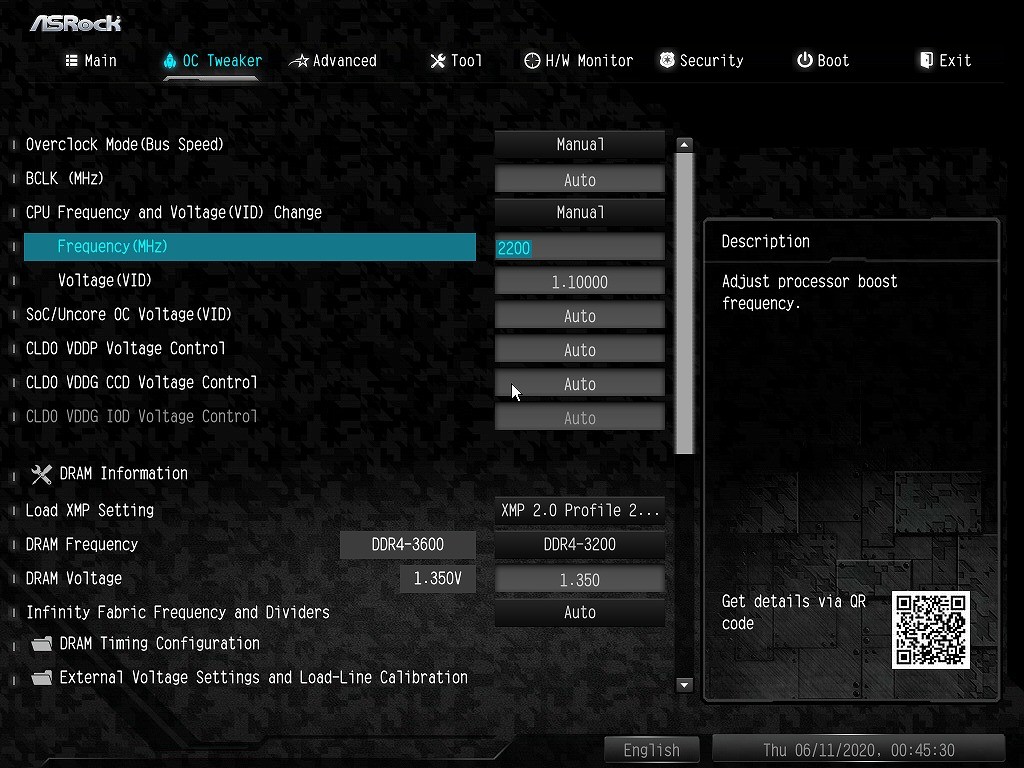Viewport: 1024px width, 768px height.
Task: Edit the DRAM Voltage 1.350 value
Action: tap(580, 580)
